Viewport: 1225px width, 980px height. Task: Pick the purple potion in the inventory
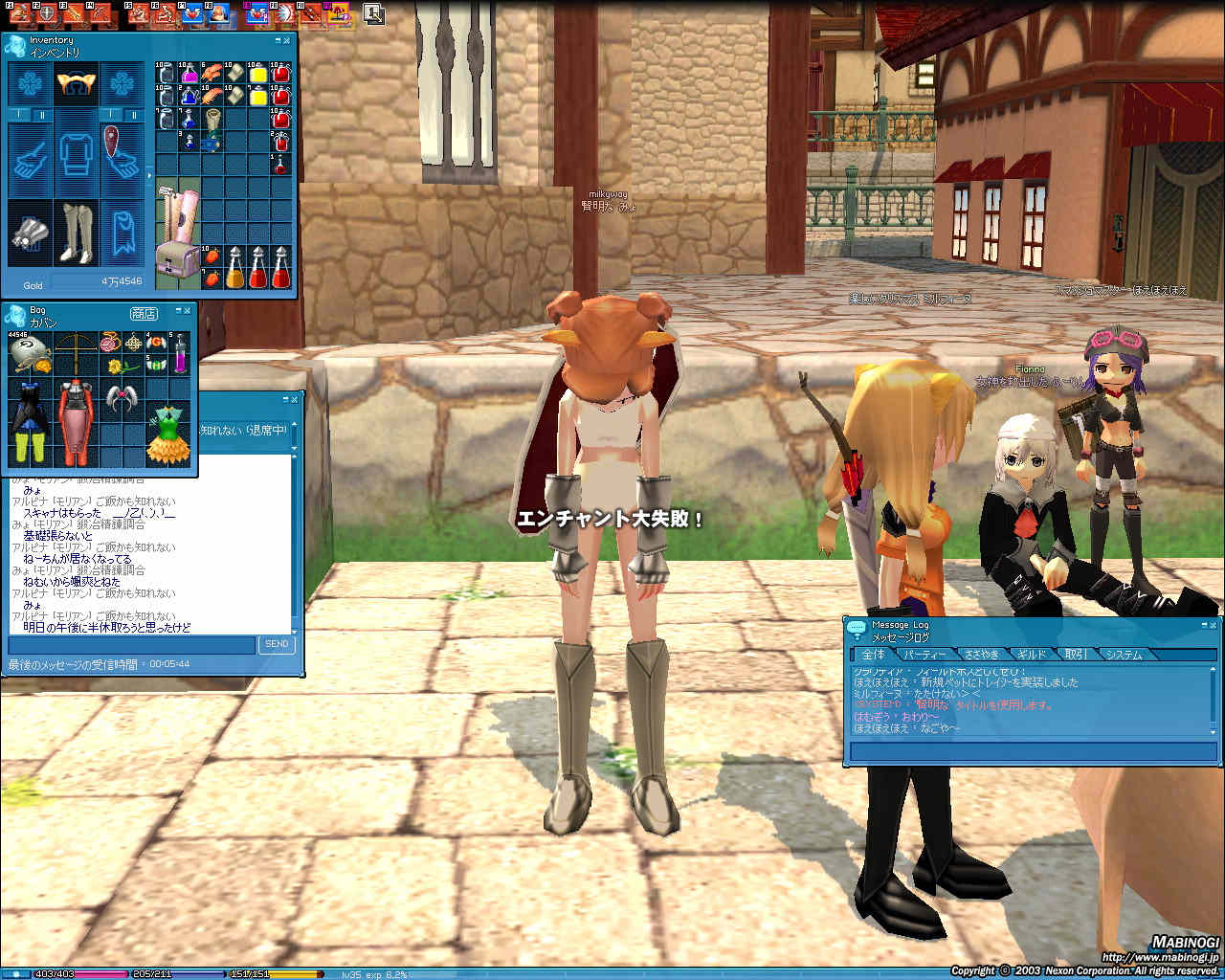pyautogui.click(x=189, y=73)
